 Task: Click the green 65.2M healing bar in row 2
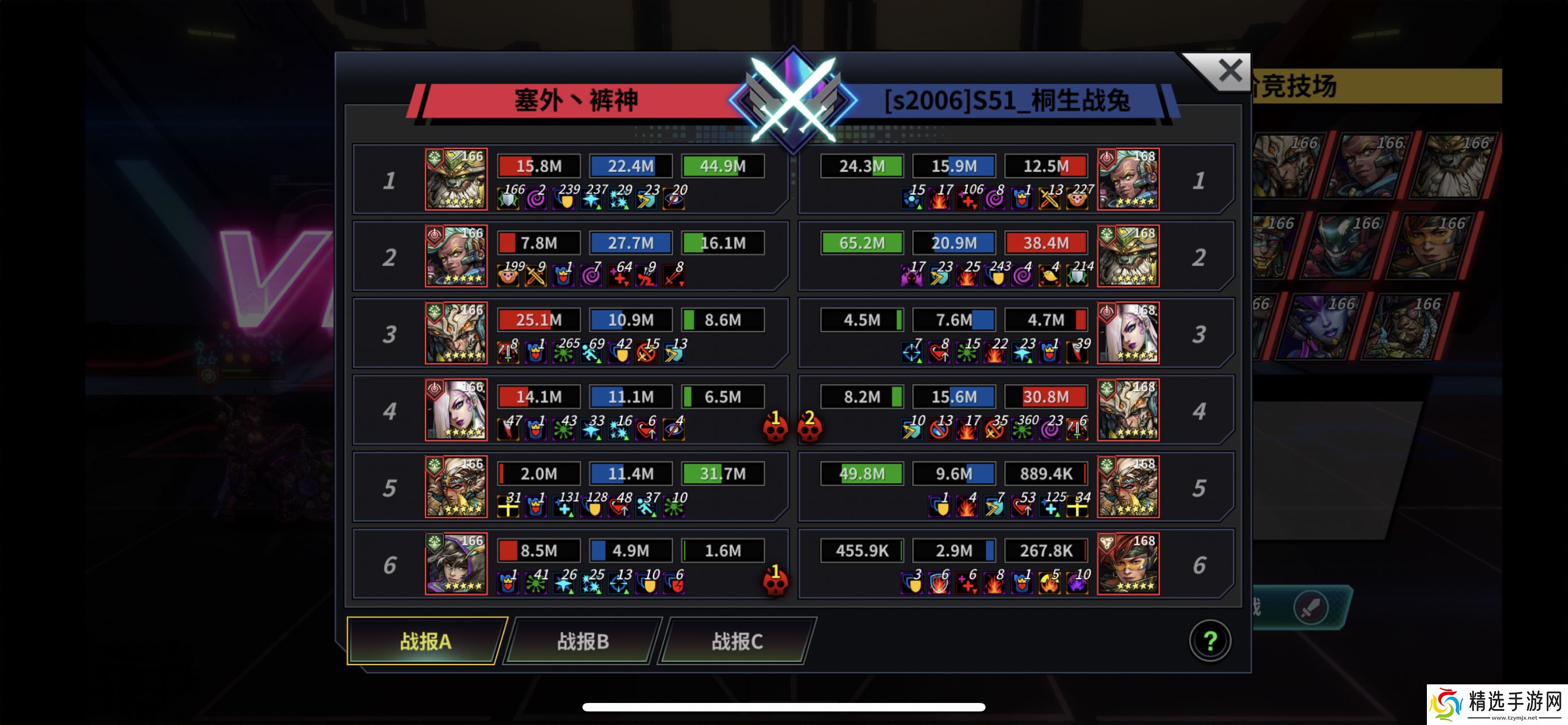[862, 243]
